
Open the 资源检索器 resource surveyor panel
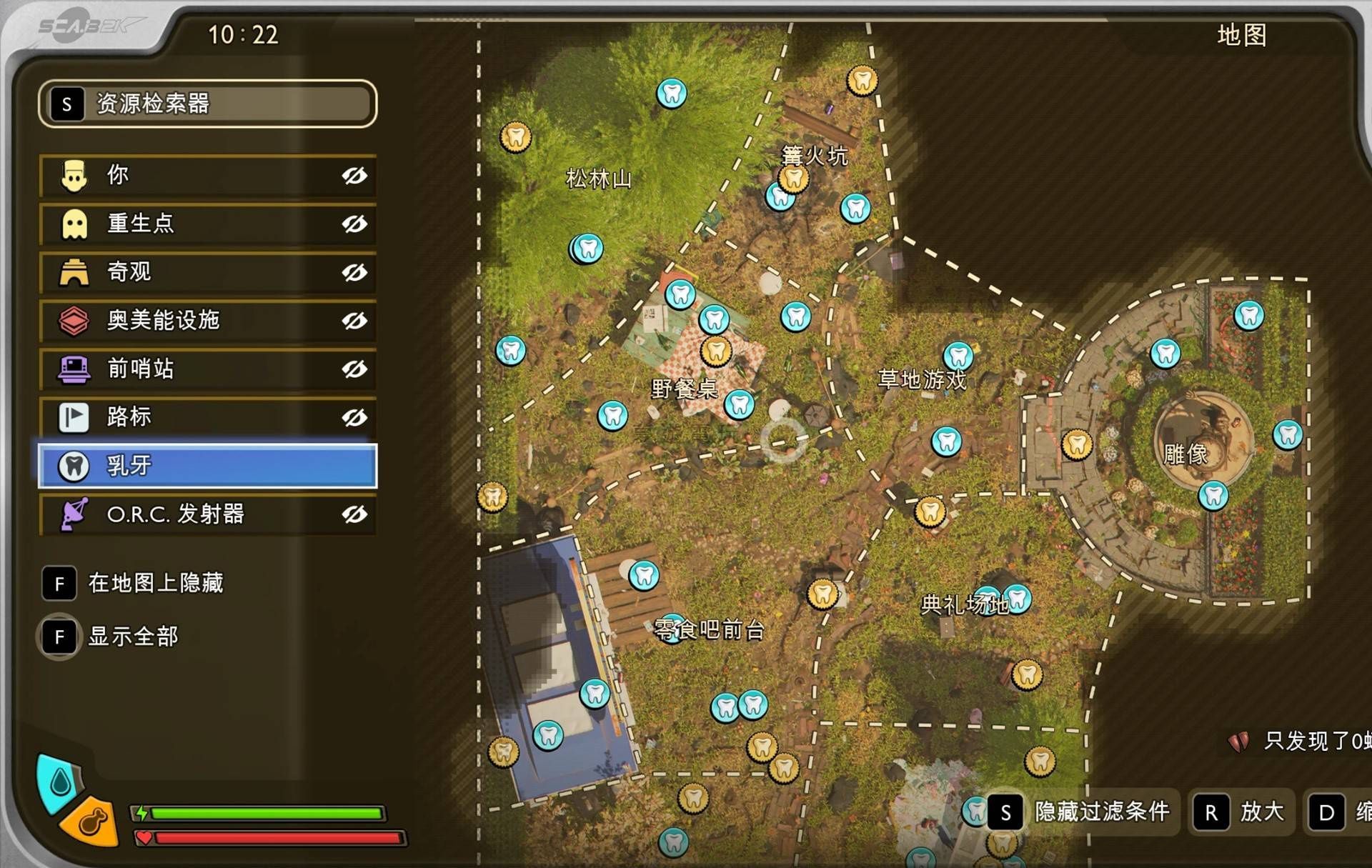pyautogui.click(x=207, y=104)
